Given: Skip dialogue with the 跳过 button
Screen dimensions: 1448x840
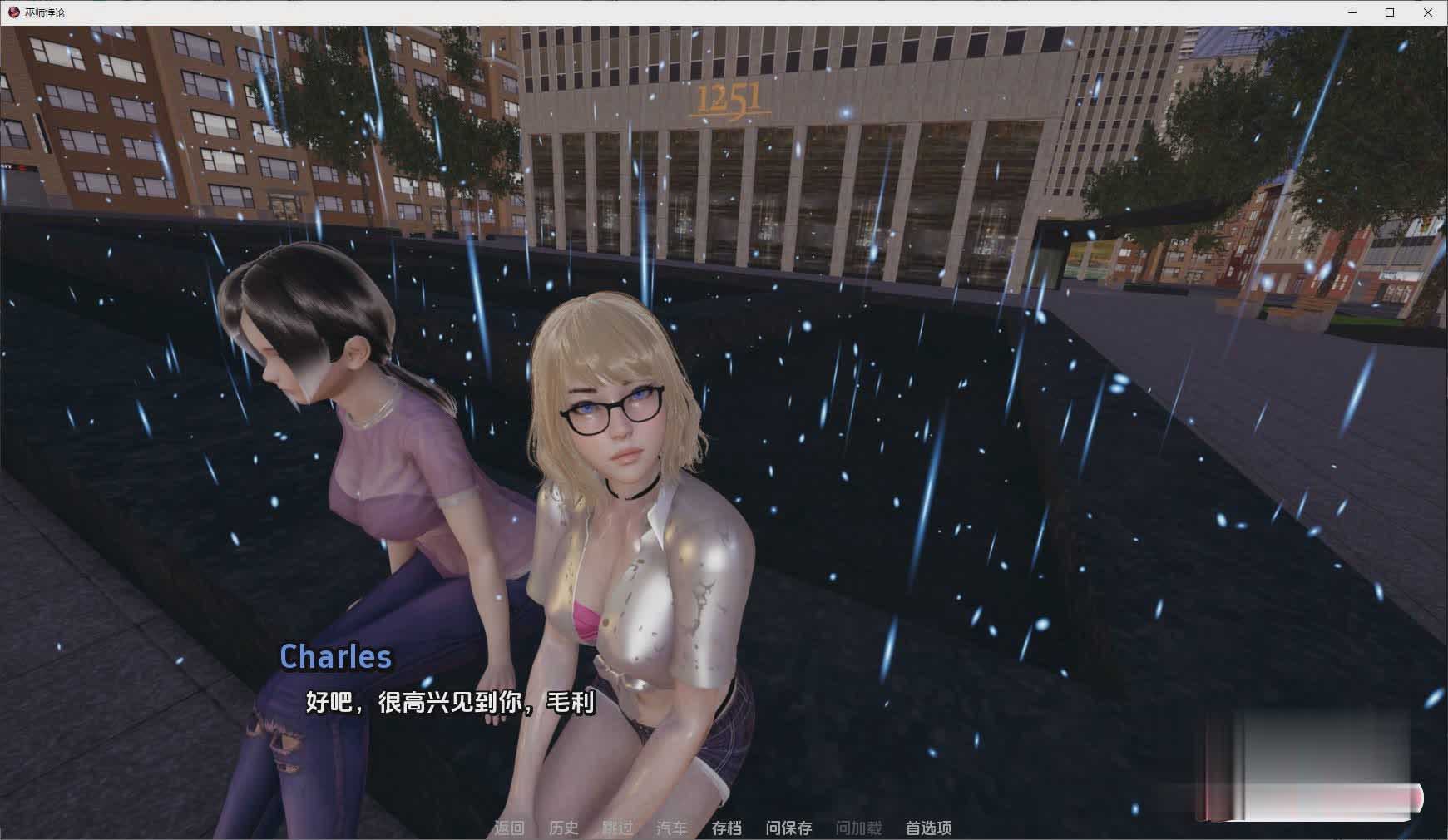Looking at the screenshot, I should (x=617, y=828).
